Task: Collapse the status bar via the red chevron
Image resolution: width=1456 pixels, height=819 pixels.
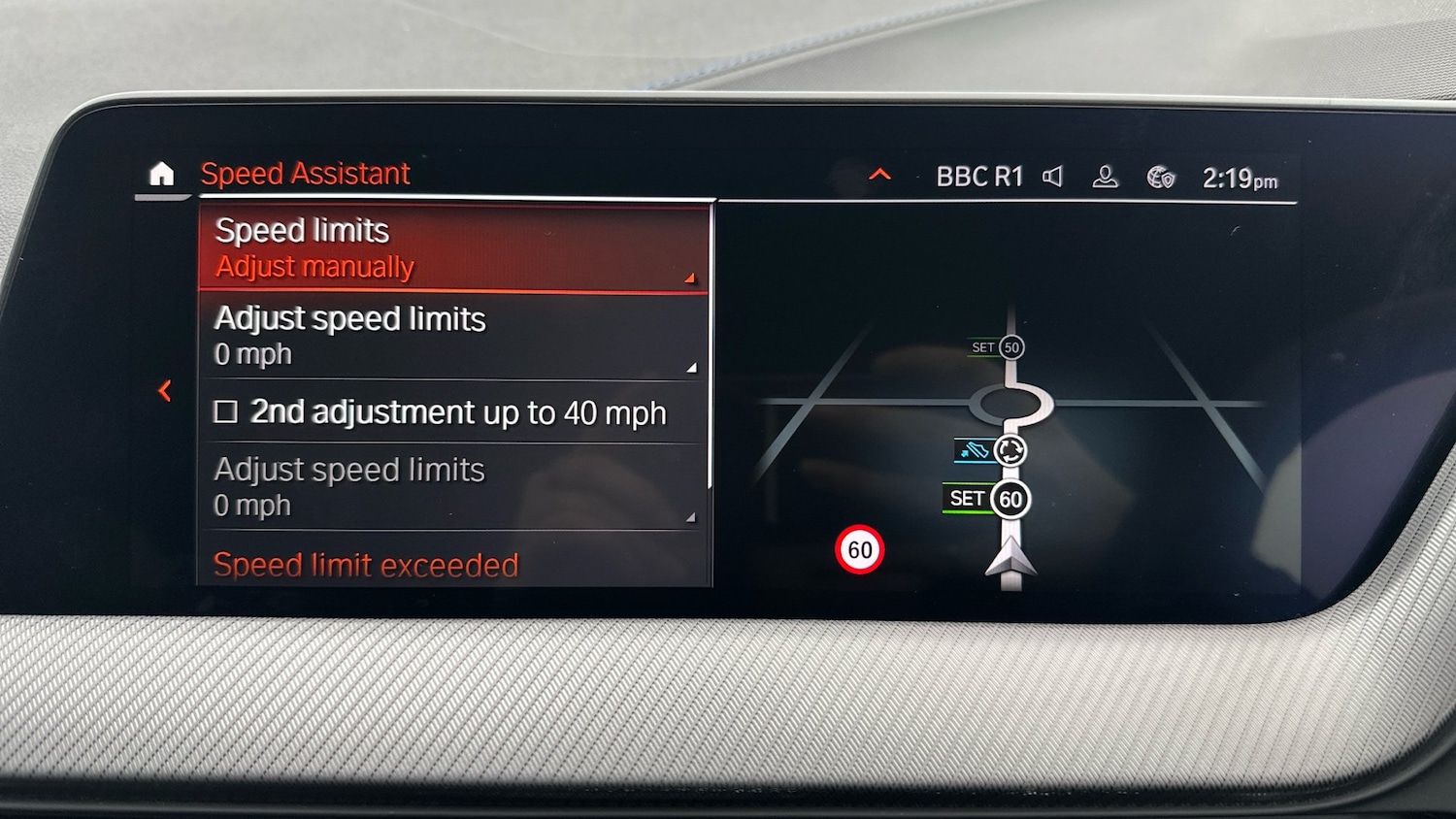Action: 880,175
